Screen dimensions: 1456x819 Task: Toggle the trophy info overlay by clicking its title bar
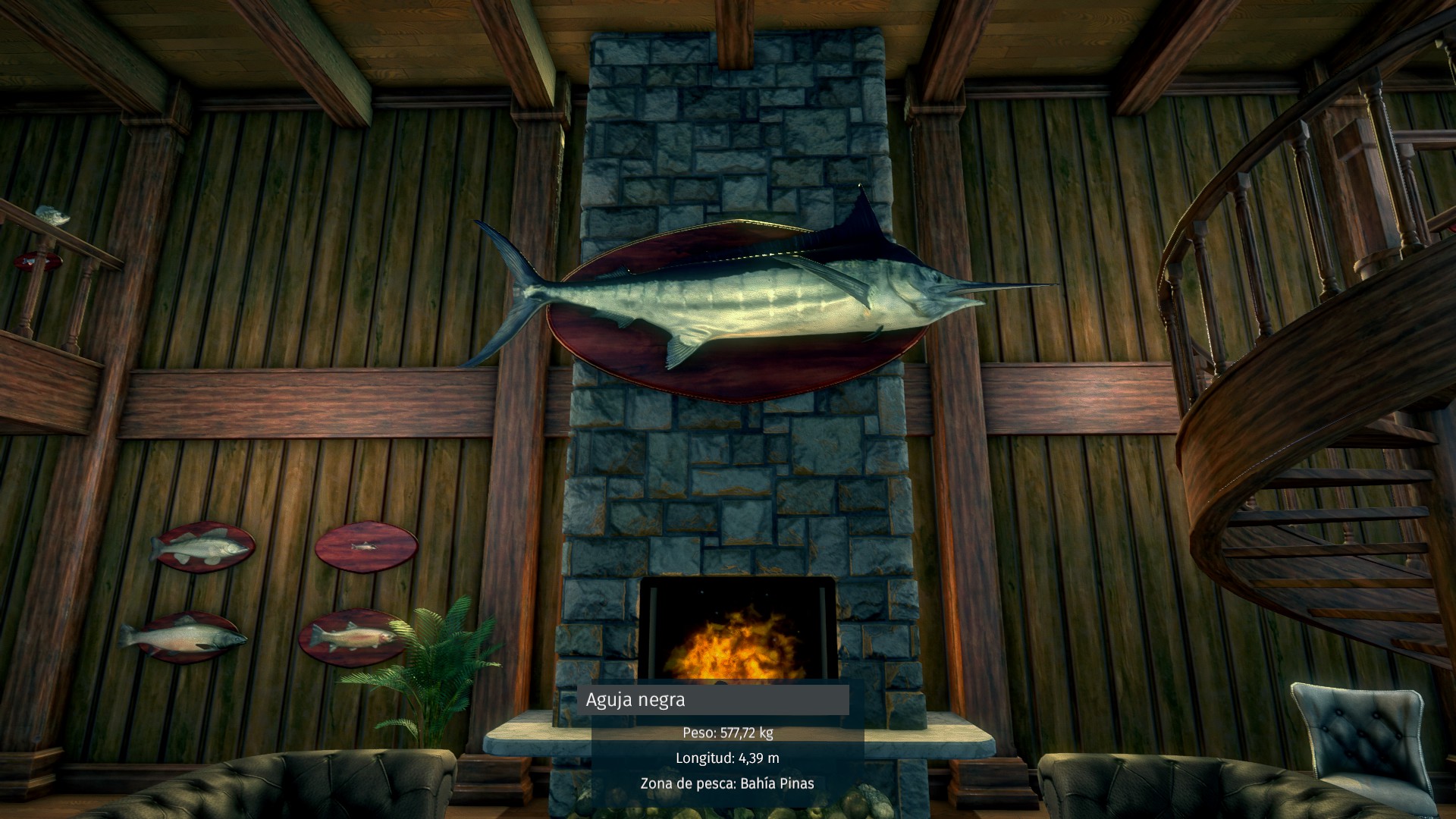tap(713, 701)
